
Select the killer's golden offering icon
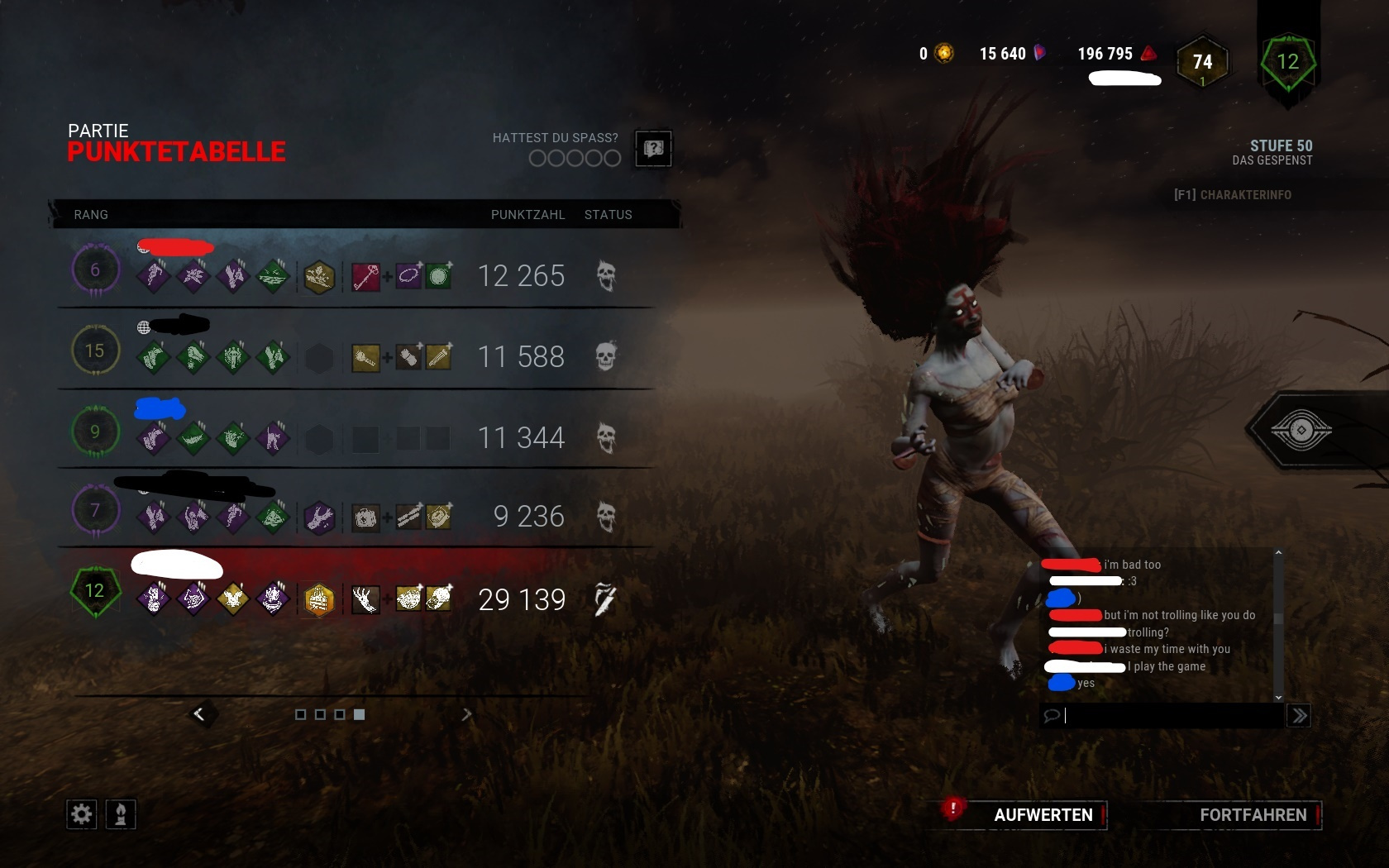(x=319, y=600)
